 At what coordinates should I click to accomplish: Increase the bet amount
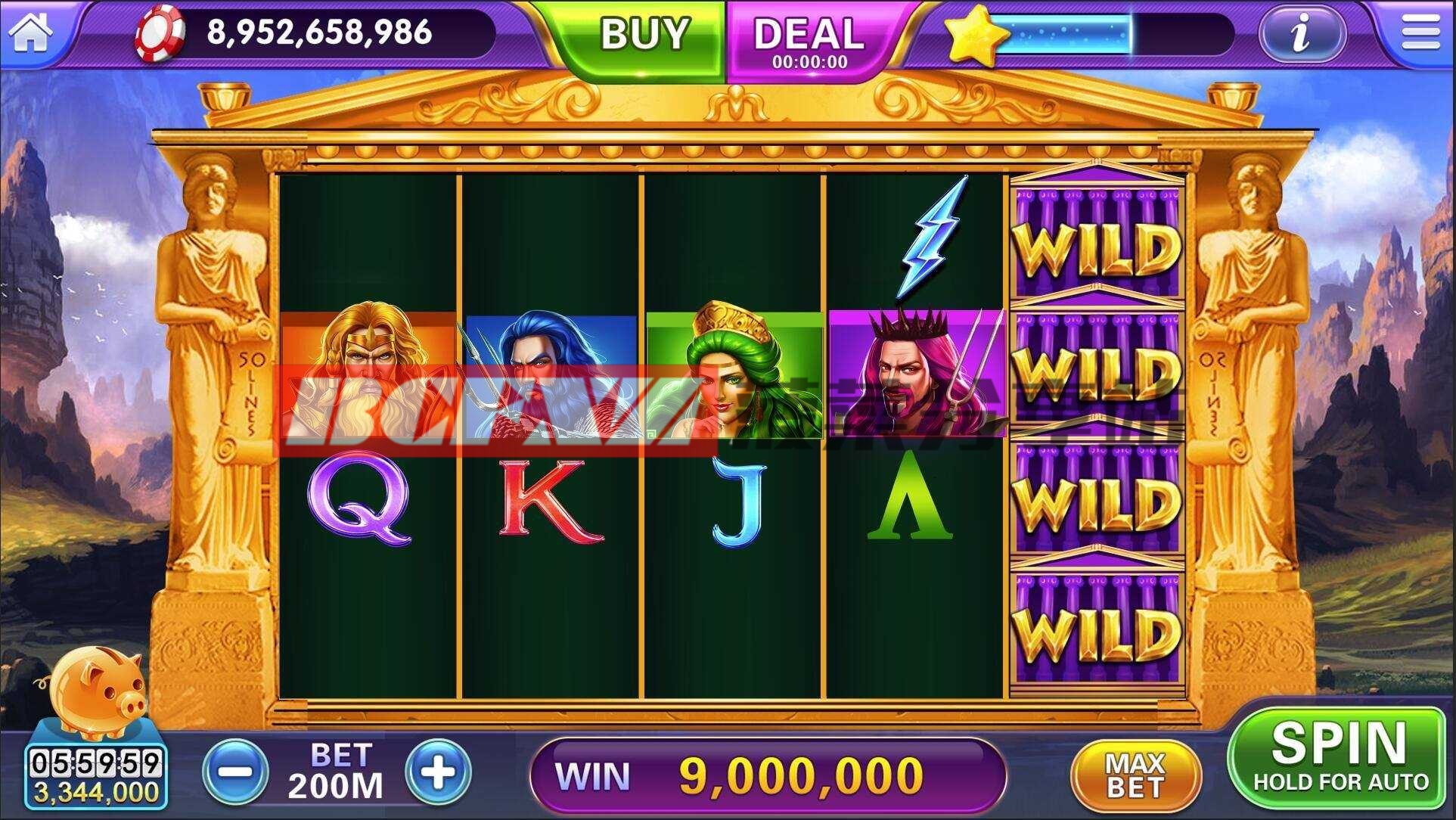coord(439,772)
